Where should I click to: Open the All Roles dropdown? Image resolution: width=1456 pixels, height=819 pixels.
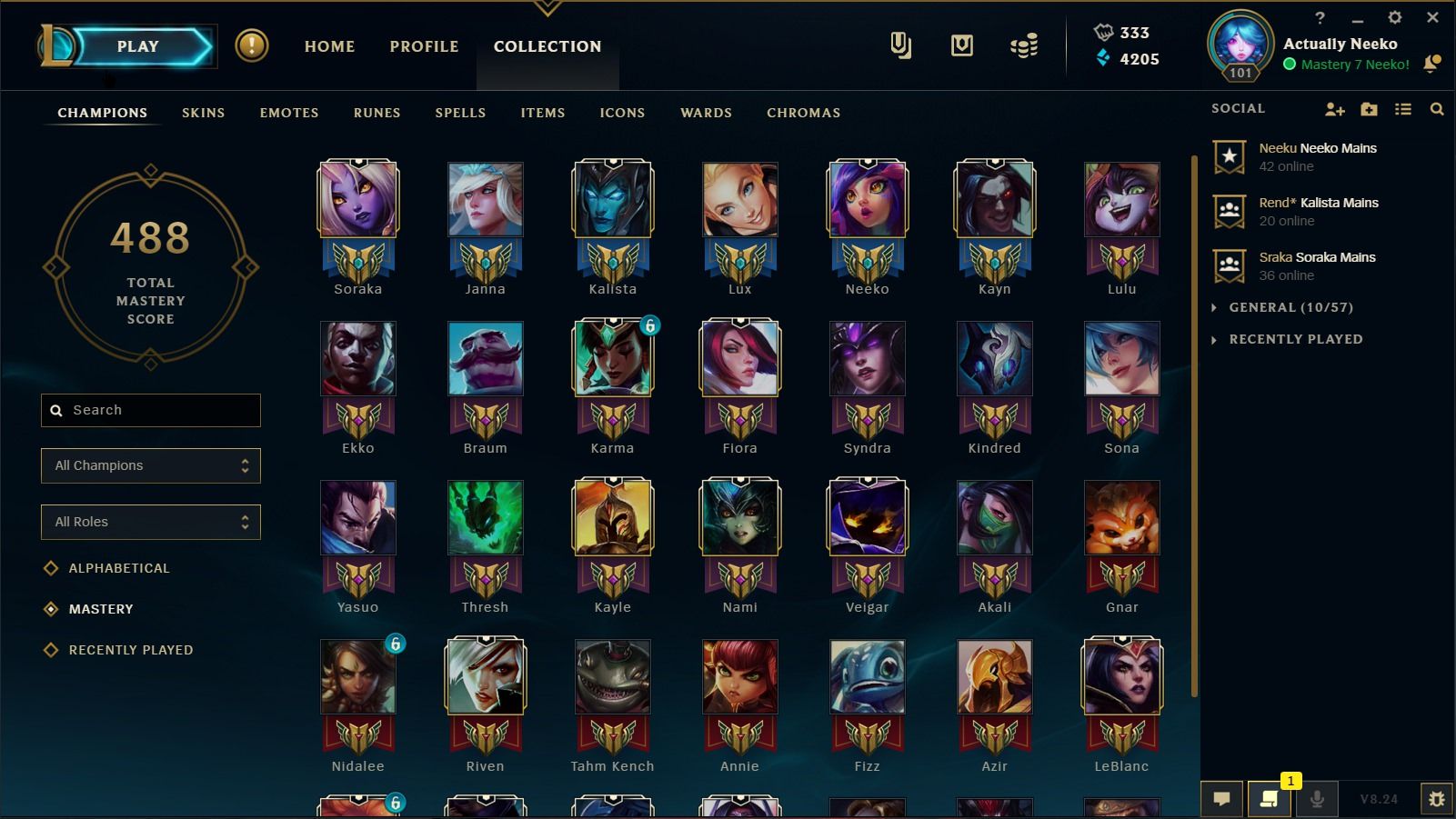(x=150, y=522)
